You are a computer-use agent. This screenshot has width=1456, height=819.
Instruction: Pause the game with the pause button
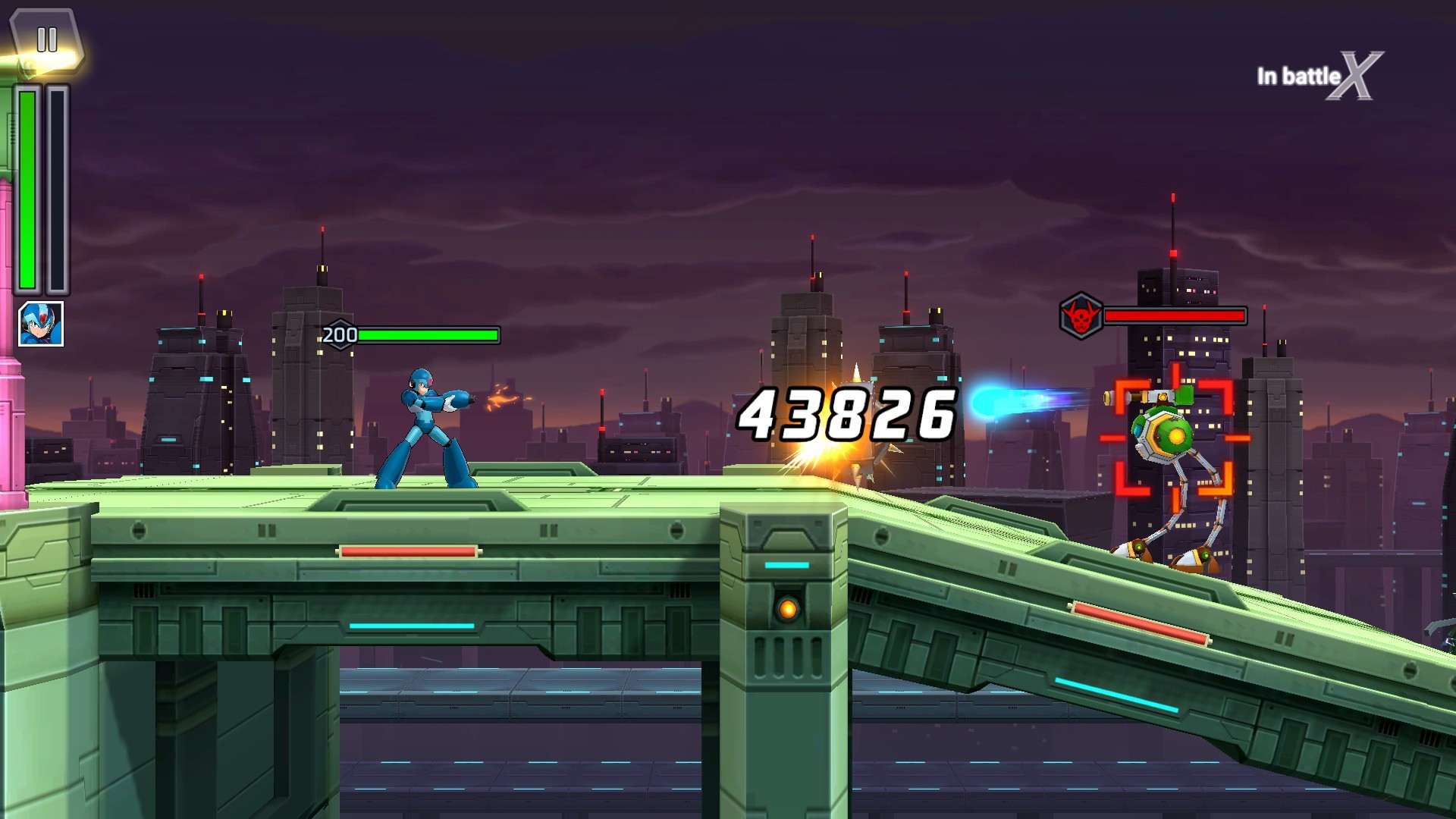46,39
